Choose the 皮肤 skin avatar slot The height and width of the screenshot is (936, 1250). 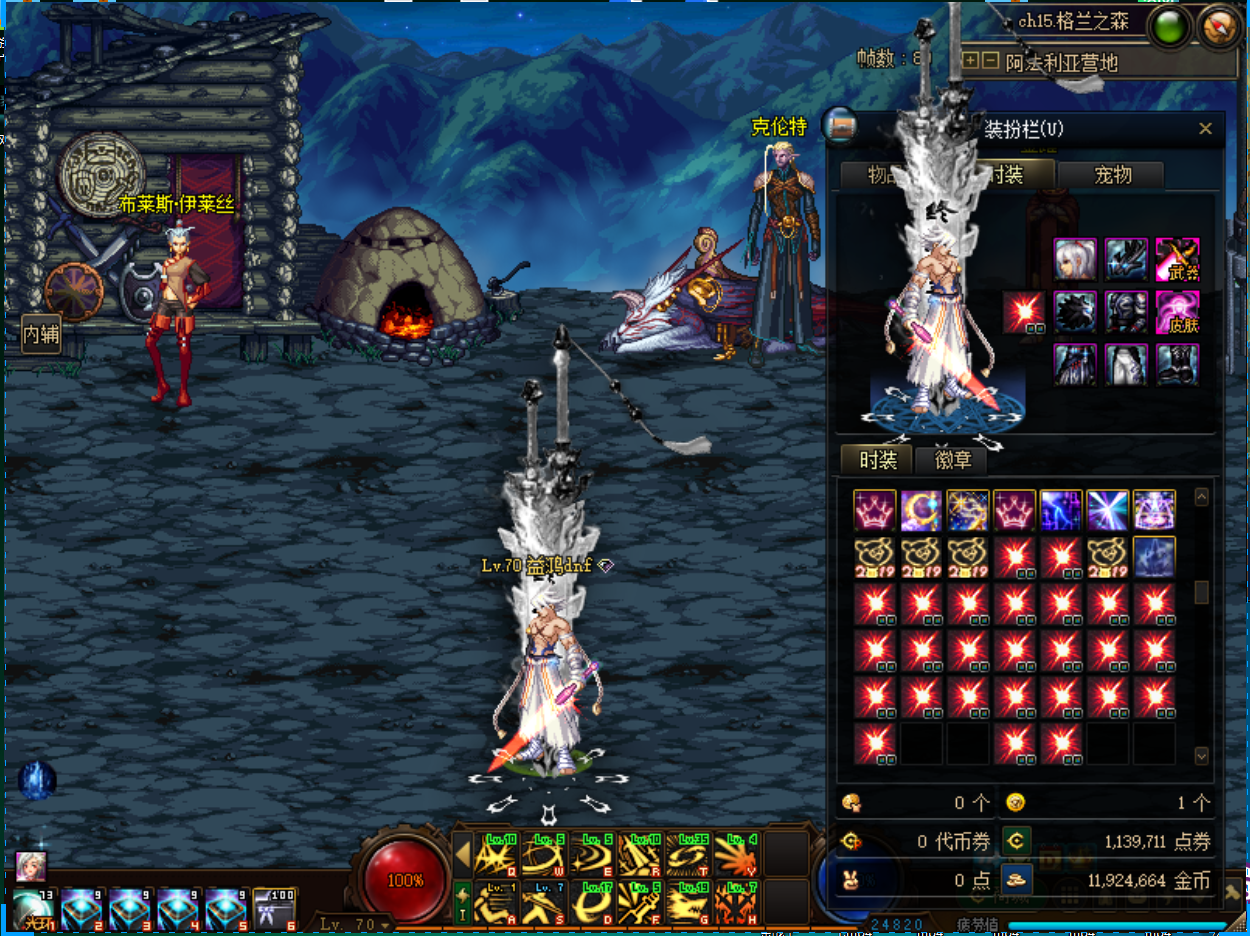(x=1177, y=312)
